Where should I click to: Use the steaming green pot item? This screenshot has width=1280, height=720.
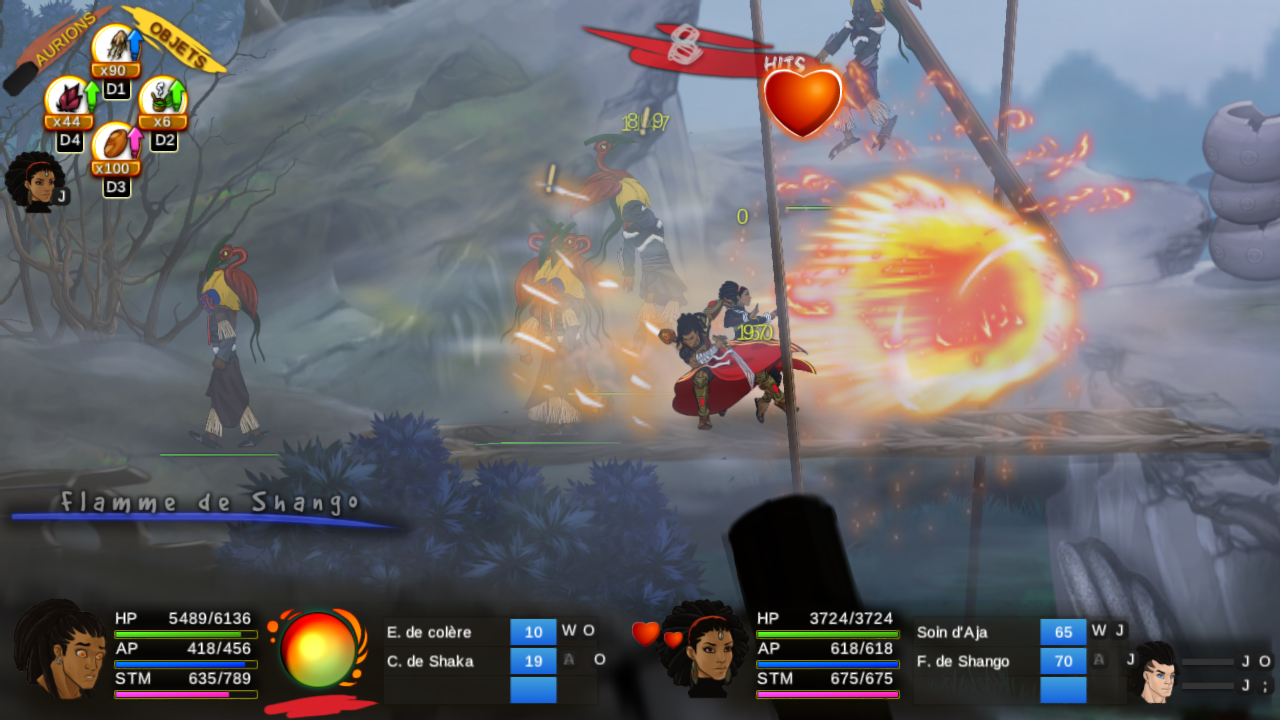[161, 99]
